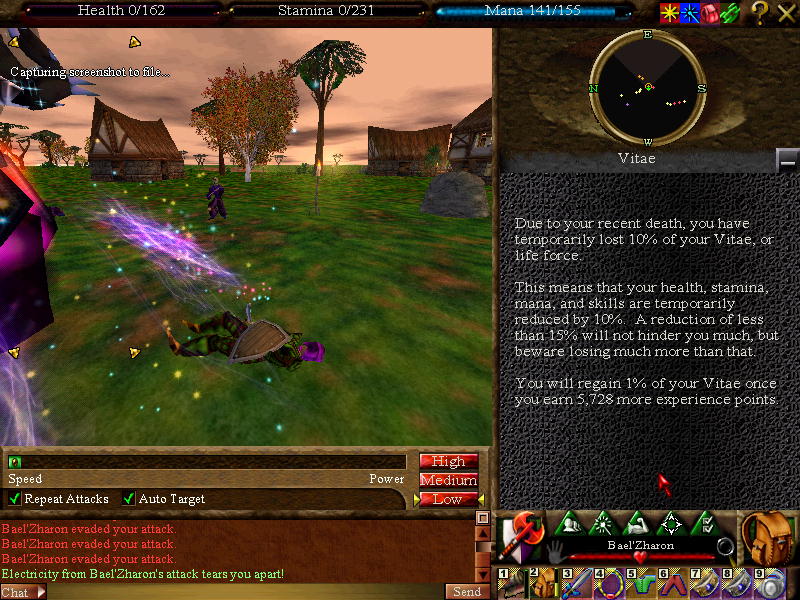Set attack height to High
Screen dimensions: 800x600
tap(448, 461)
